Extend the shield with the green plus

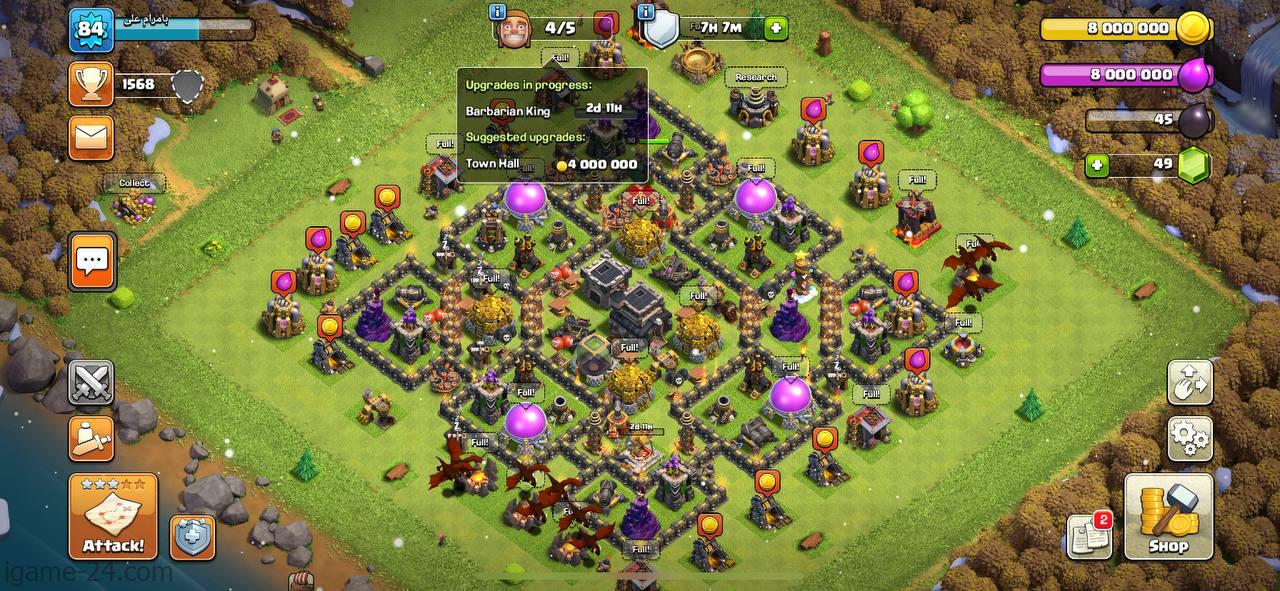tap(776, 28)
